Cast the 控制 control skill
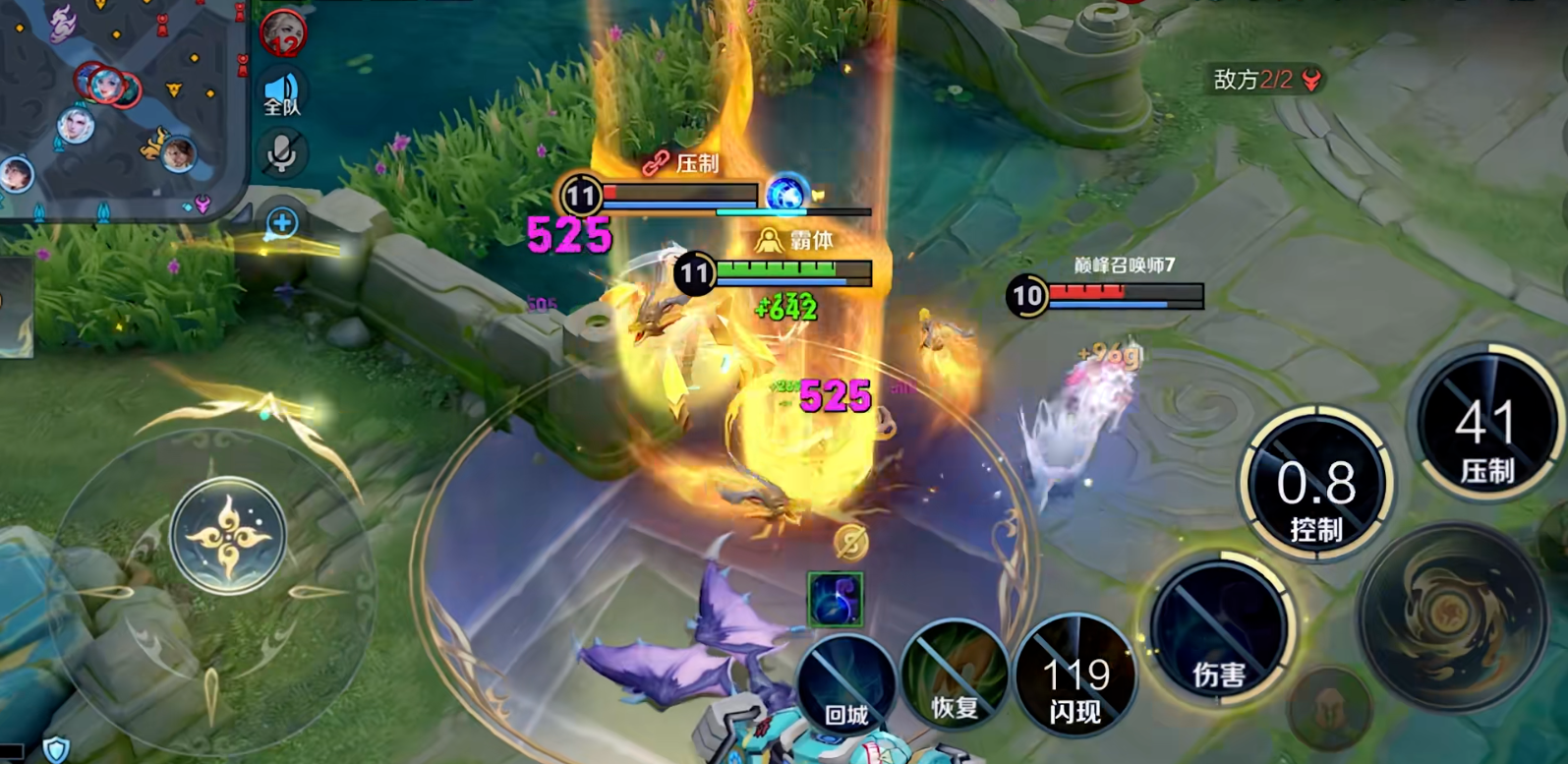Image resolution: width=1568 pixels, height=764 pixels. point(1315,486)
